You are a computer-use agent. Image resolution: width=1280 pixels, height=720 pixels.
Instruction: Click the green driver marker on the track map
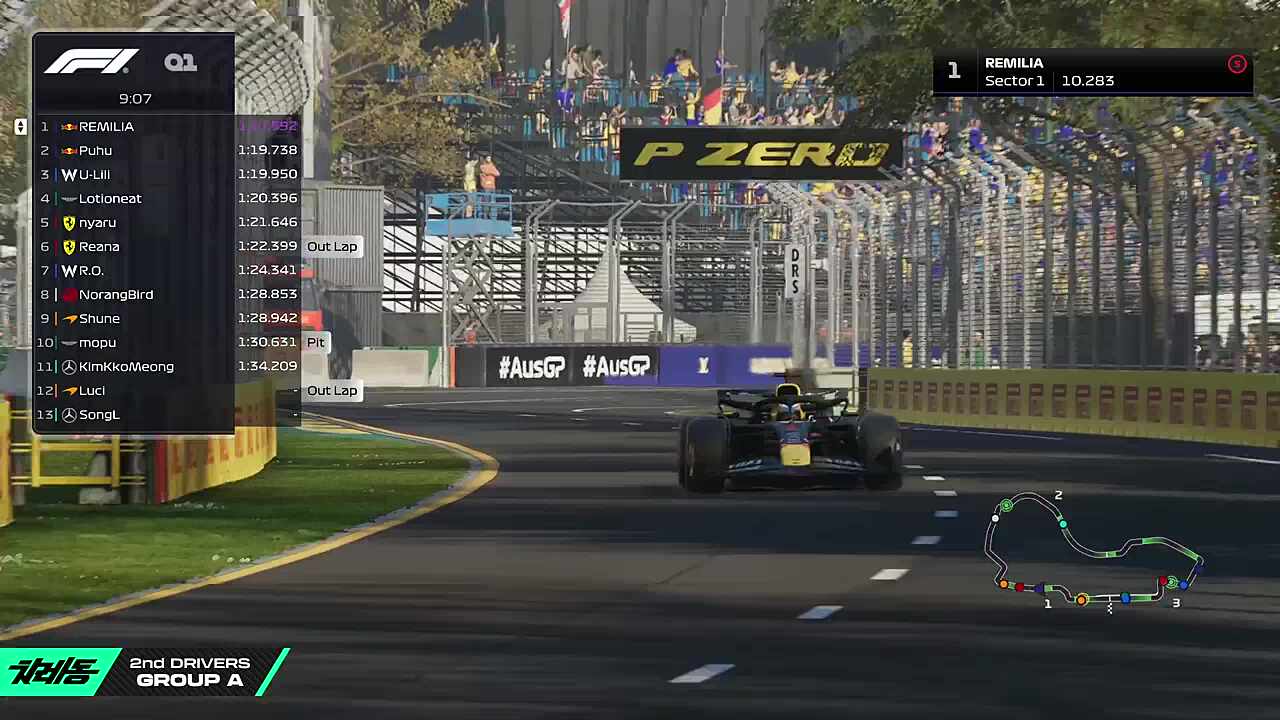pos(1006,507)
